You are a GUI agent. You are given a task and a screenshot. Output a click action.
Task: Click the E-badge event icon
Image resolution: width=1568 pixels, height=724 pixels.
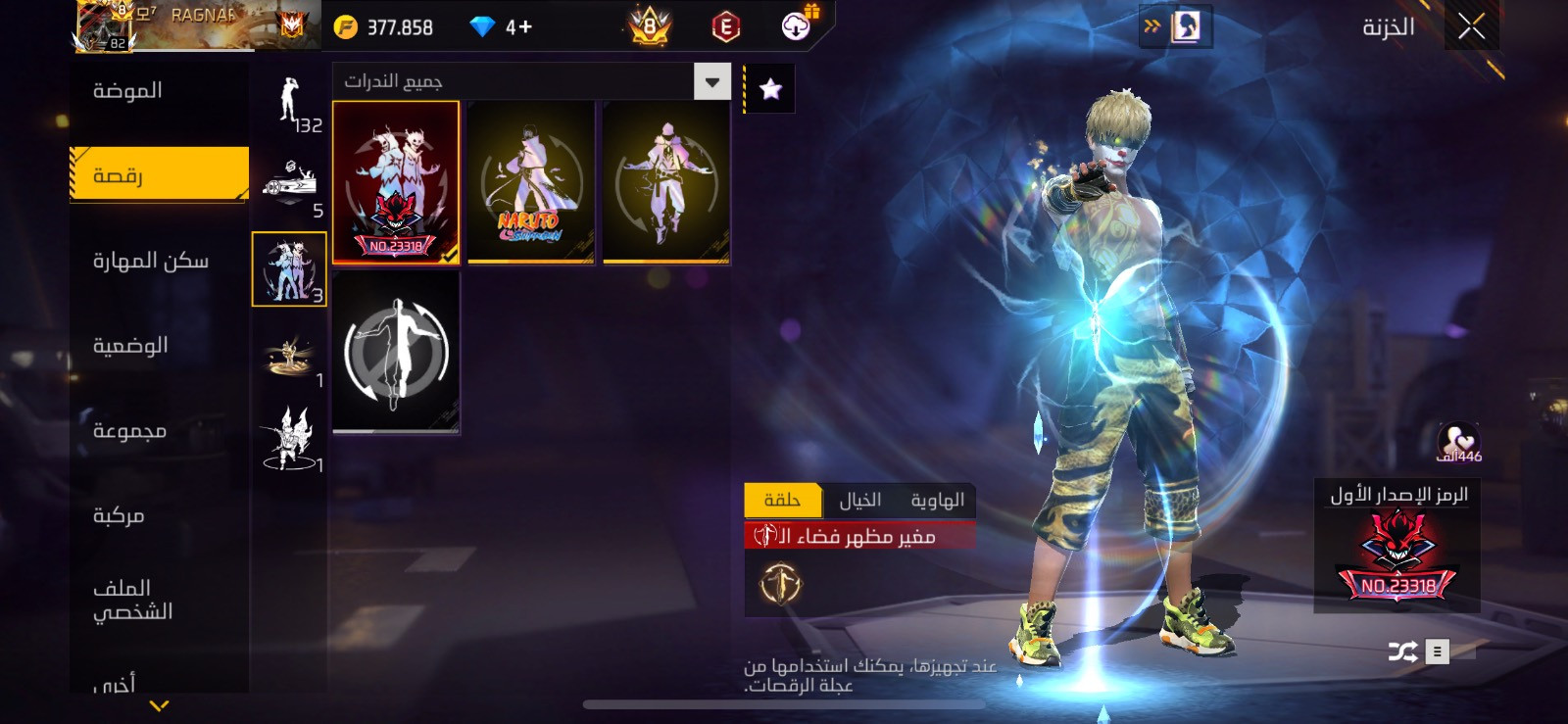(722, 26)
